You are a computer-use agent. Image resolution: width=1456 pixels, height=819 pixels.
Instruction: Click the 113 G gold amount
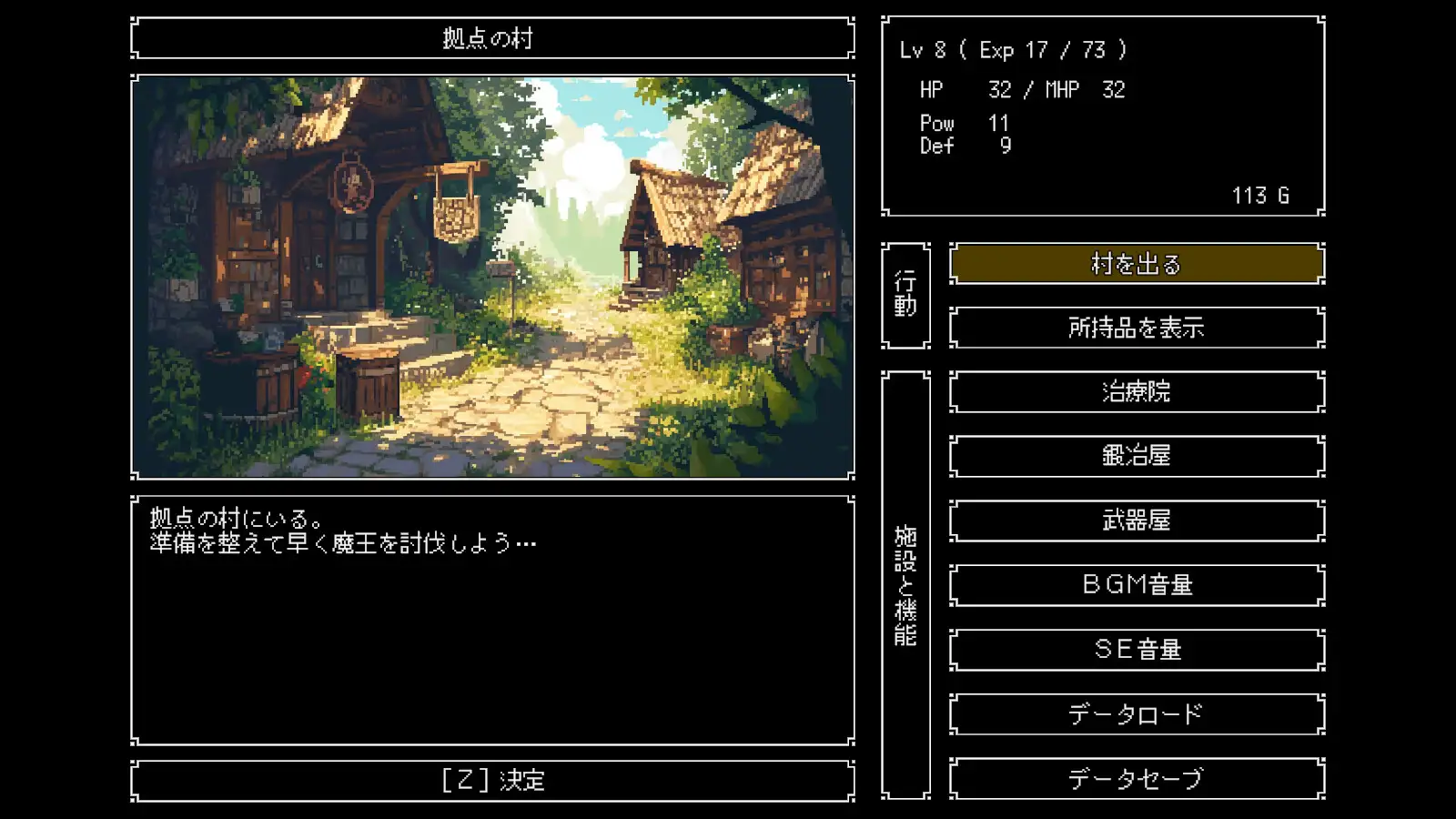click(1260, 195)
